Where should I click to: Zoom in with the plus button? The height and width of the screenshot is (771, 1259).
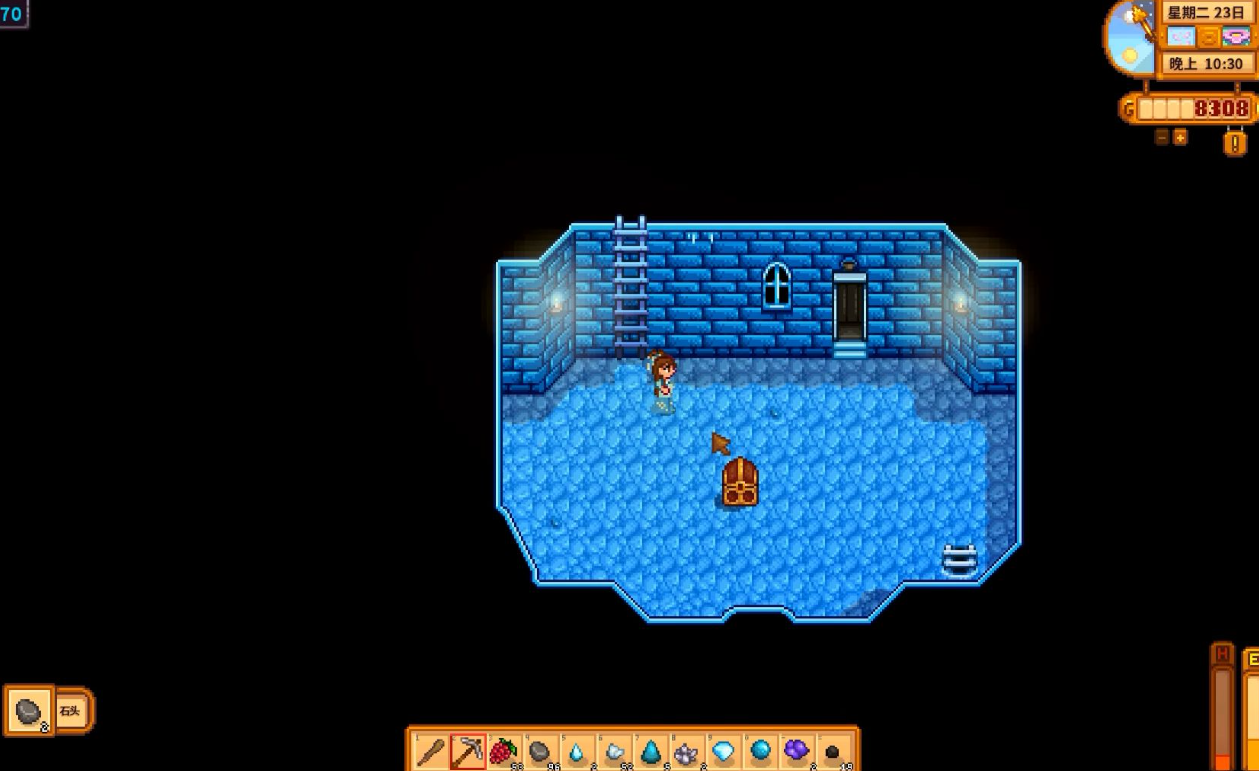1180,137
